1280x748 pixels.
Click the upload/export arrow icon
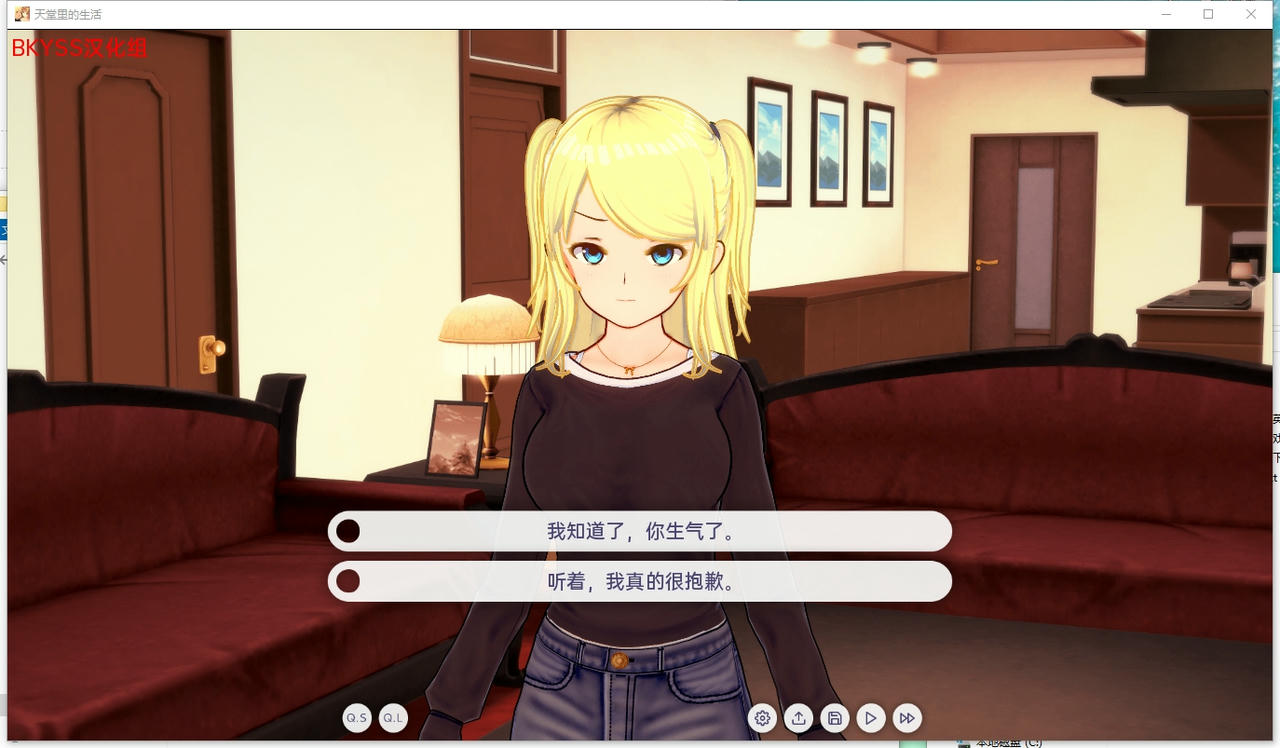pyautogui.click(x=799, y=718)
